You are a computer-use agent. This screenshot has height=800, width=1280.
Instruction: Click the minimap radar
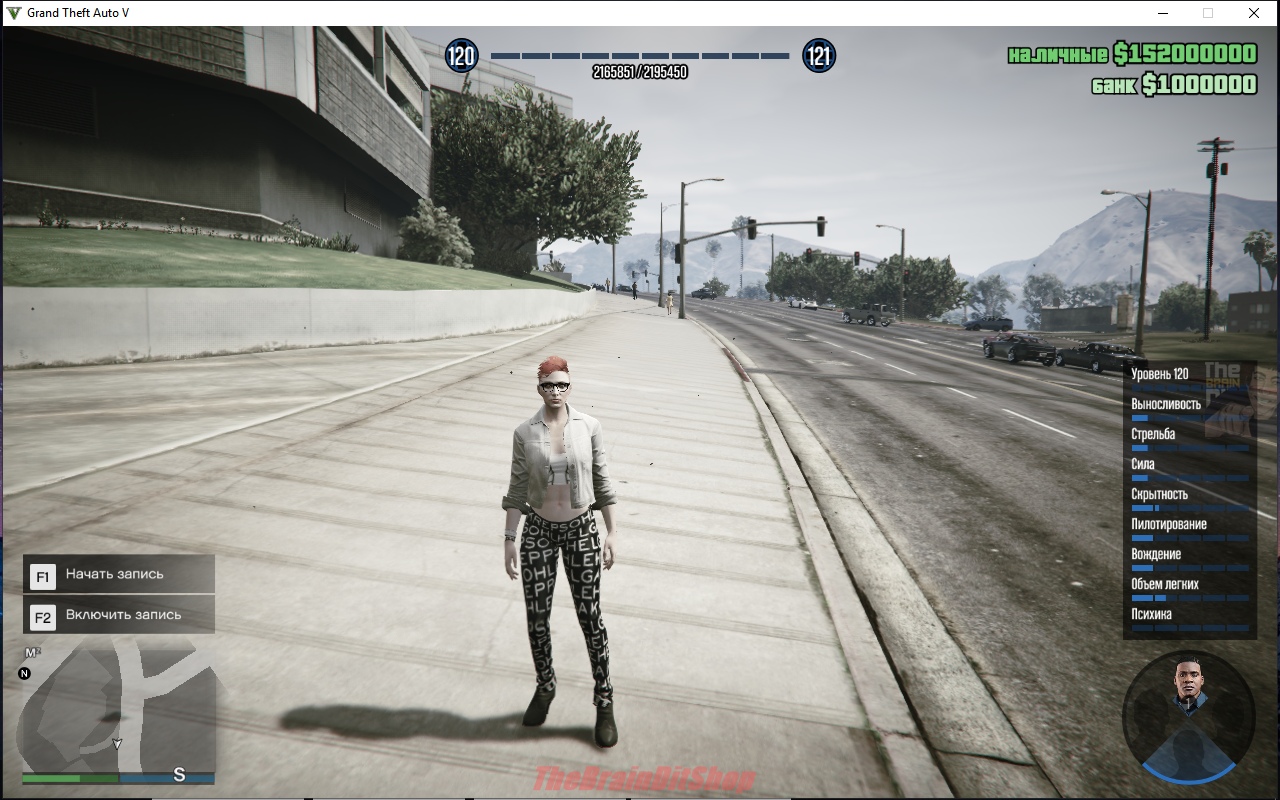click(118, 706)
